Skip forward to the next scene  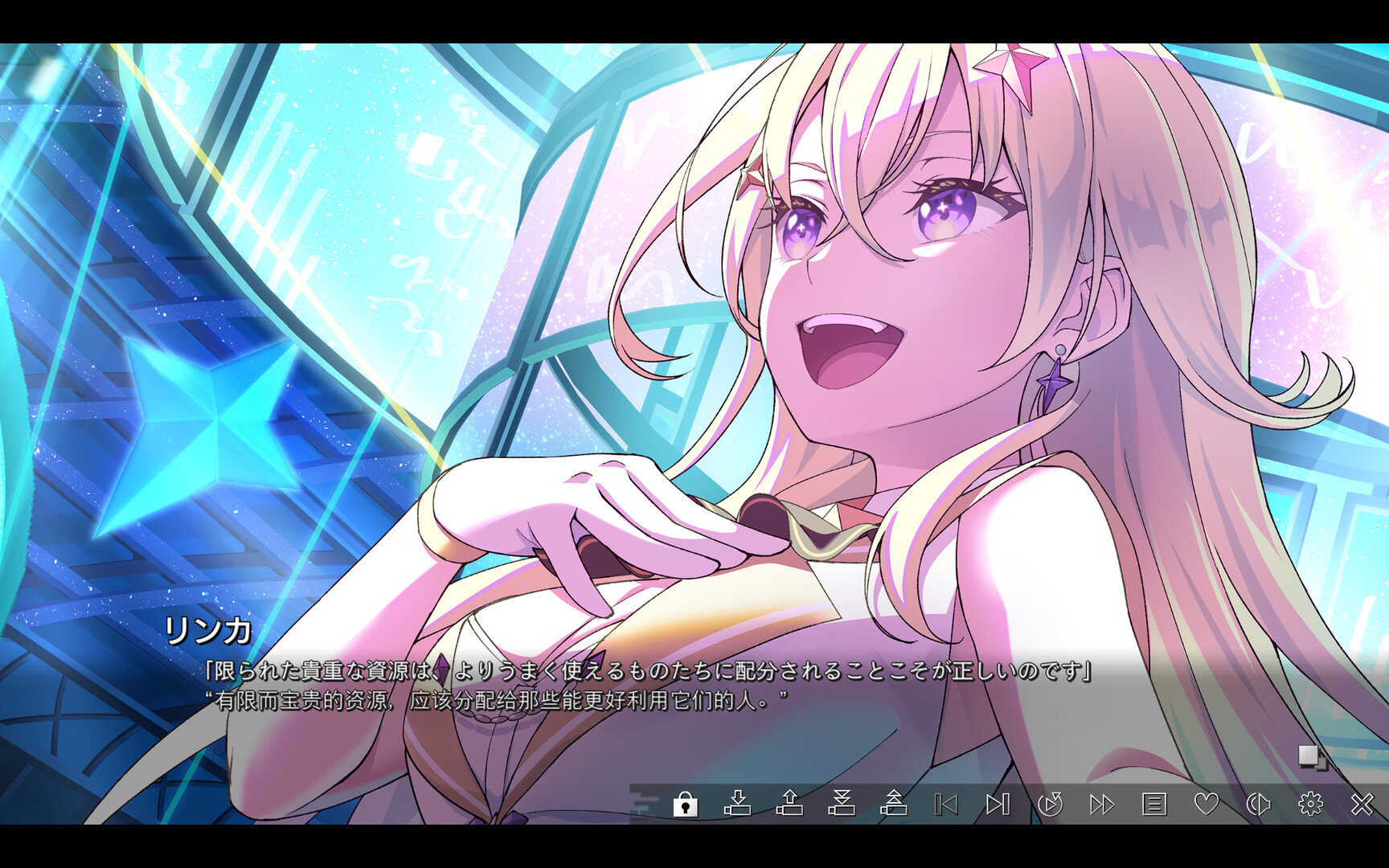click(x=998, y=802)
